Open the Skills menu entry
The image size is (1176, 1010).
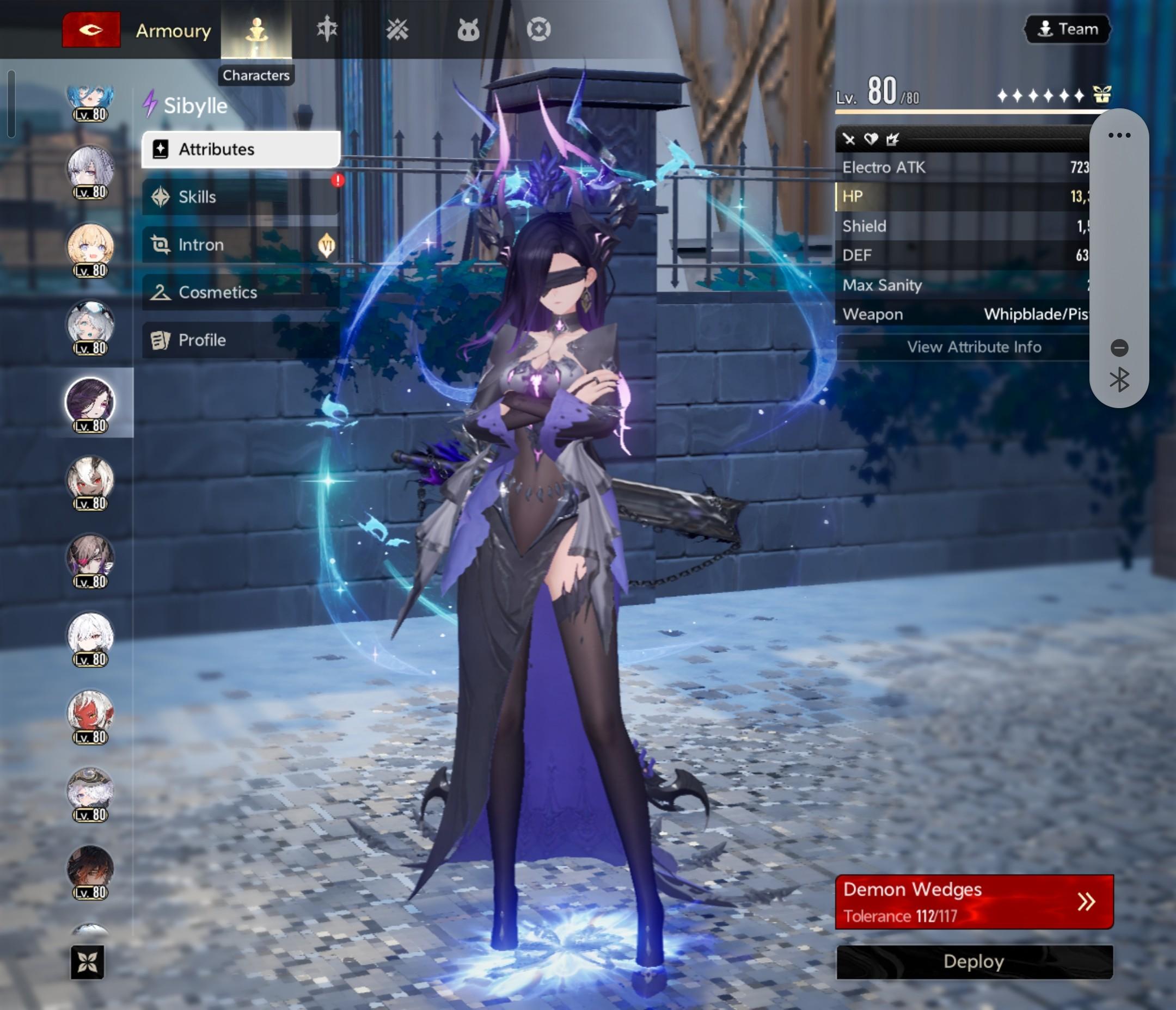pos(241,197)
